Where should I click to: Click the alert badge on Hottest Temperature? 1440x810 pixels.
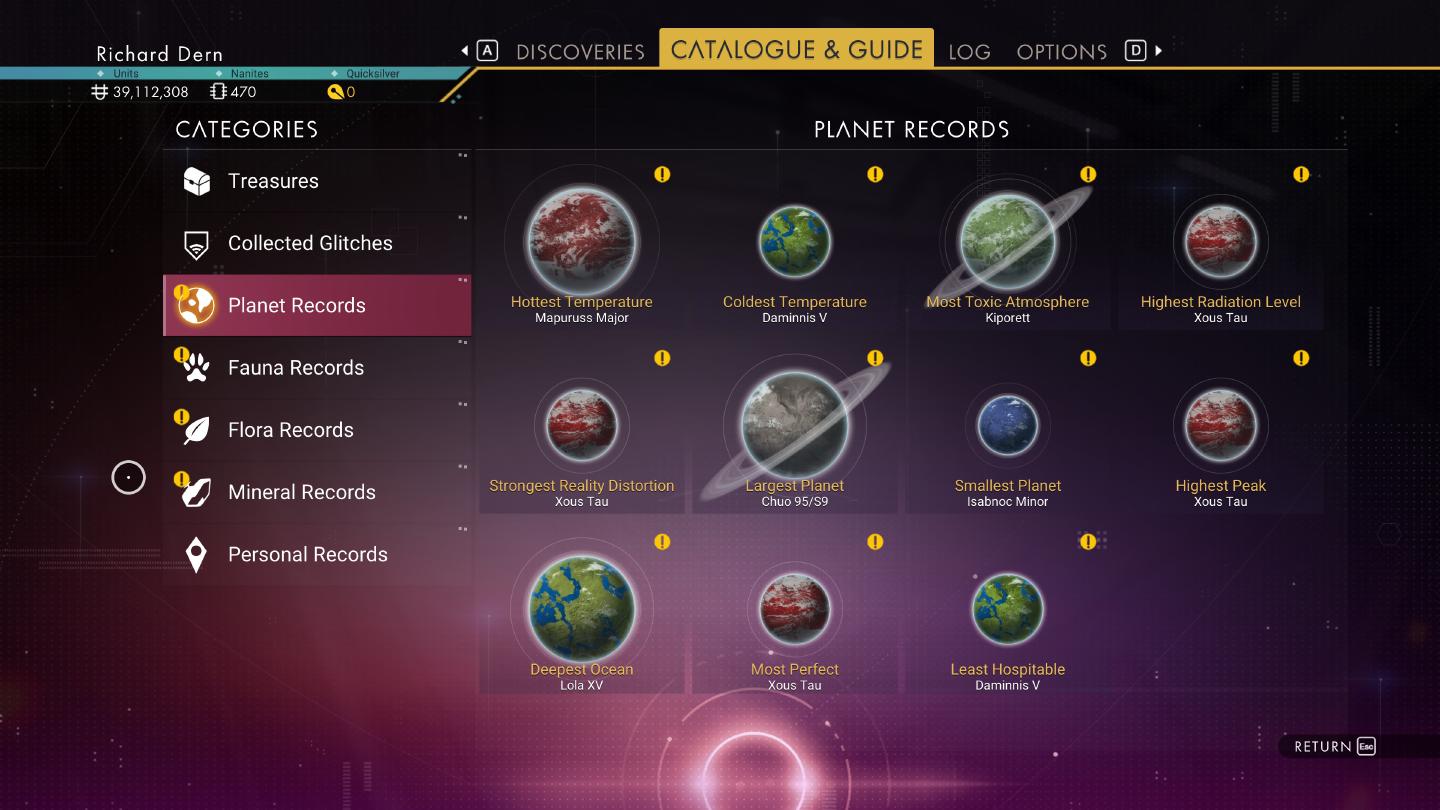point(662,174)
